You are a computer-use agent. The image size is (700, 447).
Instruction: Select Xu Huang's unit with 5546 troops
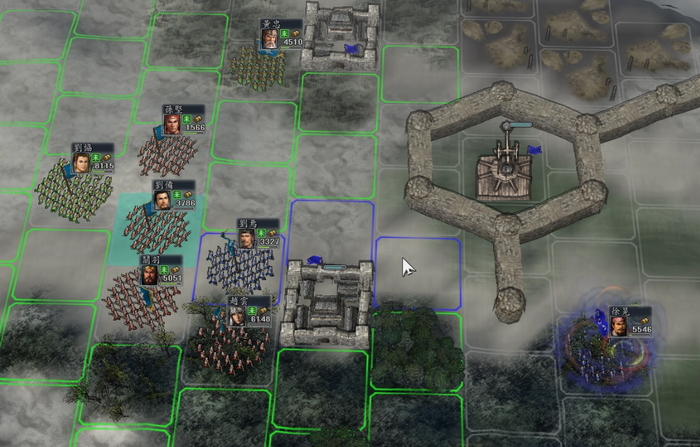point(603,352)
